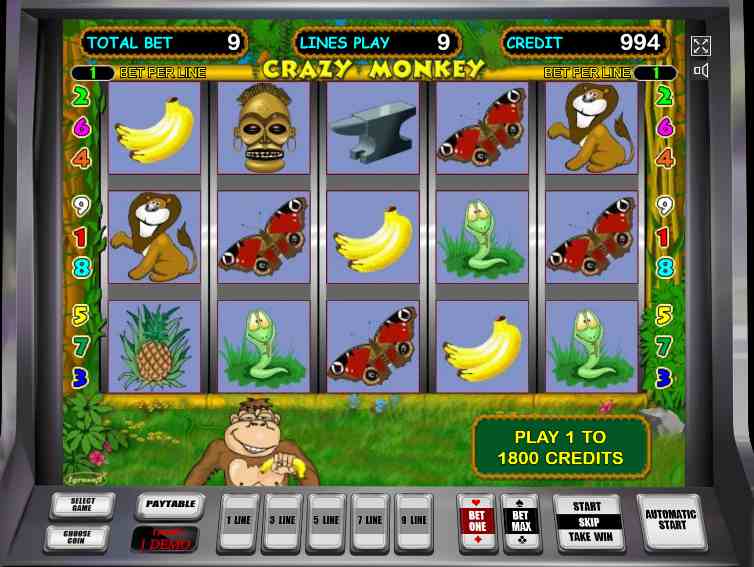Open the Select Game menu
The width and height of the screenshot is (754, 567).
[82, 506]
